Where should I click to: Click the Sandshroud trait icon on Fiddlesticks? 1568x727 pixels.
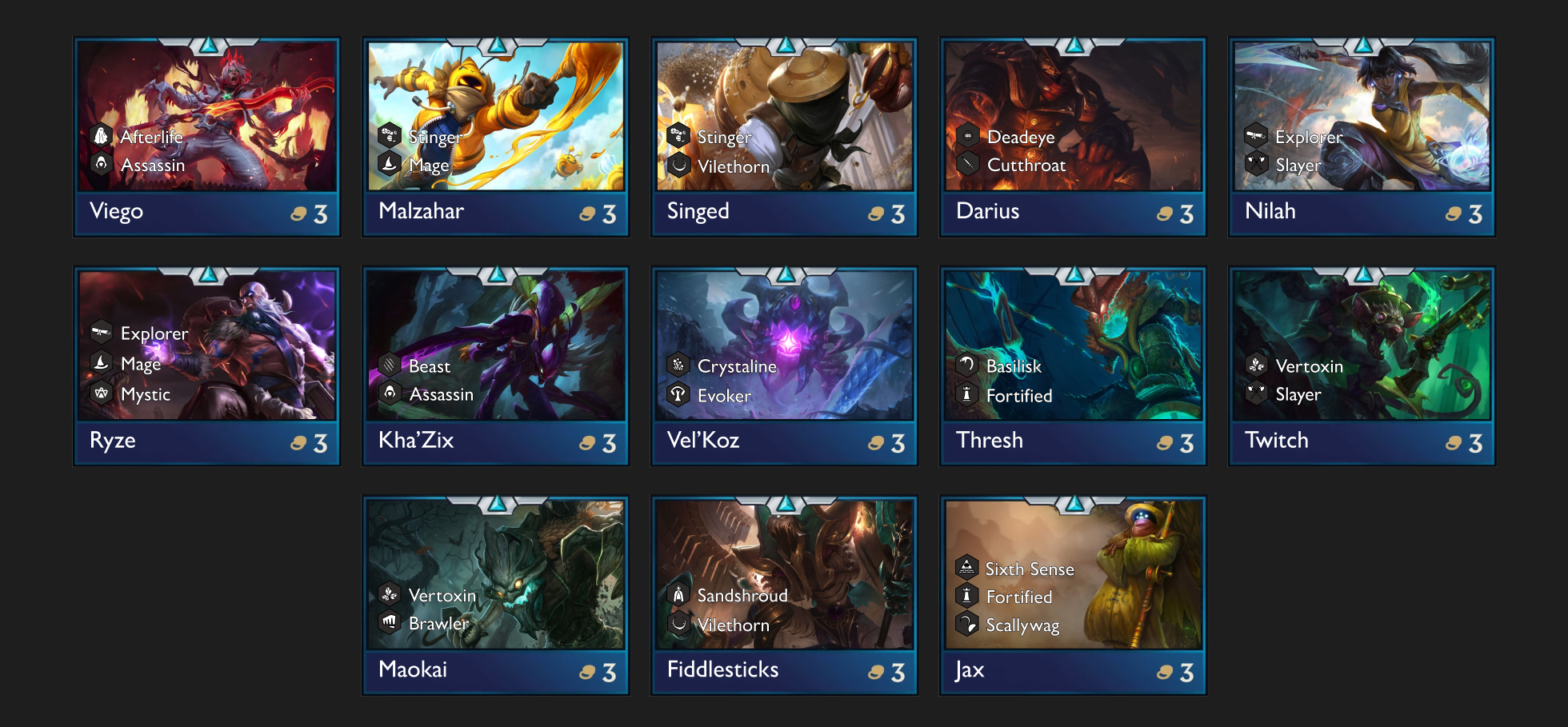[678, 595]
